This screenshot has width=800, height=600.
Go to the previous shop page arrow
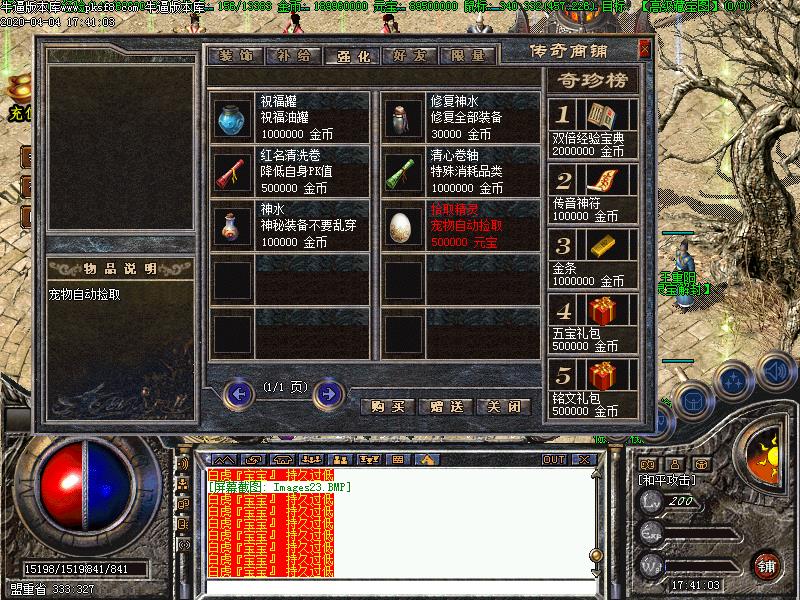pyautogui.click(x=238, y=394)
